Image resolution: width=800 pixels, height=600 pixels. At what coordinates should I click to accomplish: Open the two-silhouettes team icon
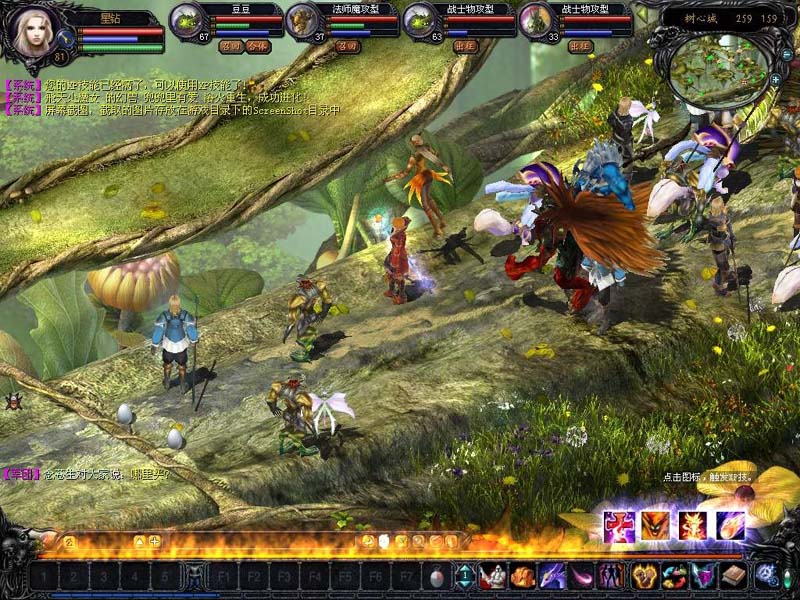[610, 576]
